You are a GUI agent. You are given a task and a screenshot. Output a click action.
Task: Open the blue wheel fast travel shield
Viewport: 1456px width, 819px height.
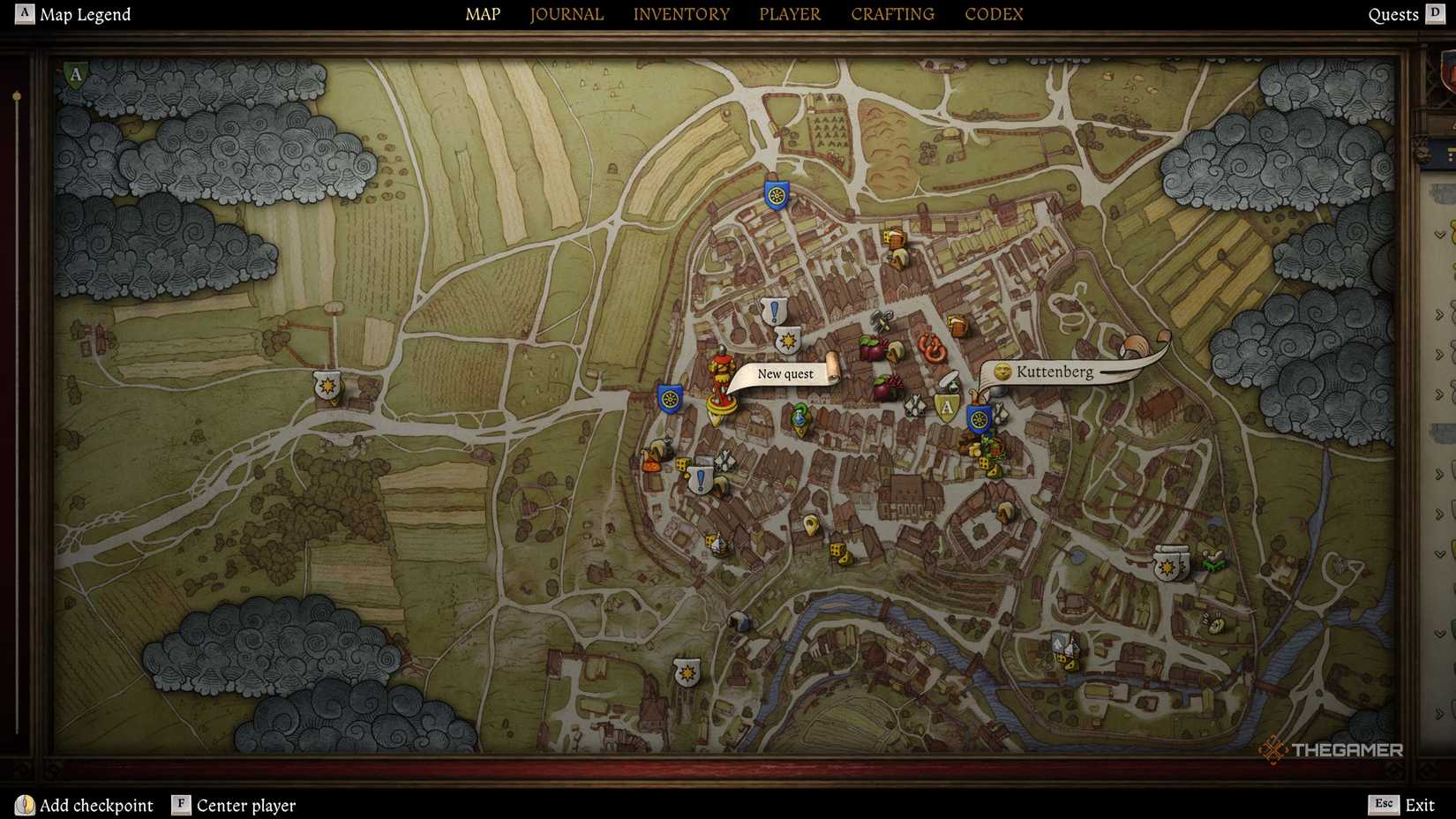point(669,399)
